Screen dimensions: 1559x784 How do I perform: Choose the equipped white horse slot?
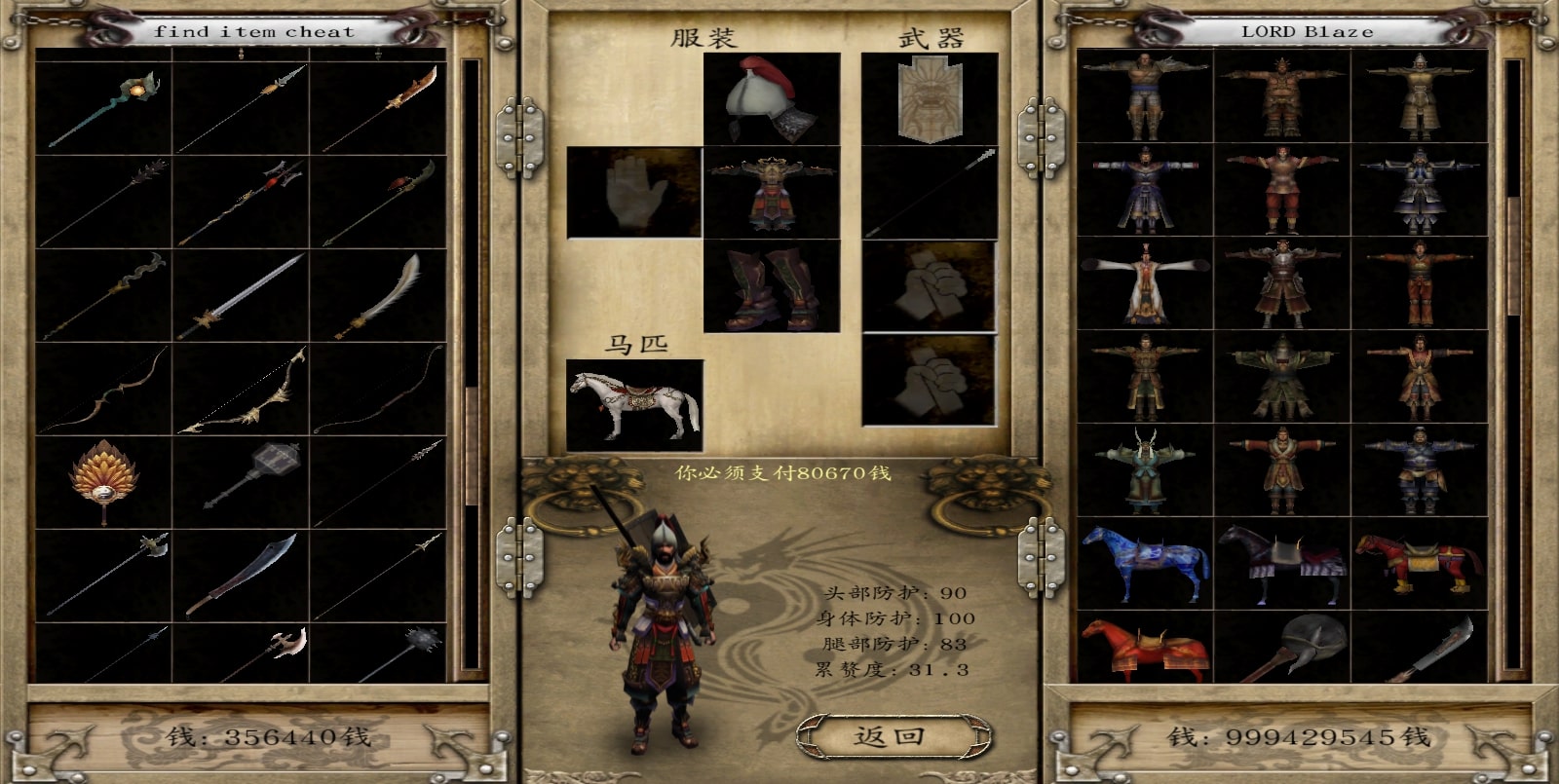point(634,404)
